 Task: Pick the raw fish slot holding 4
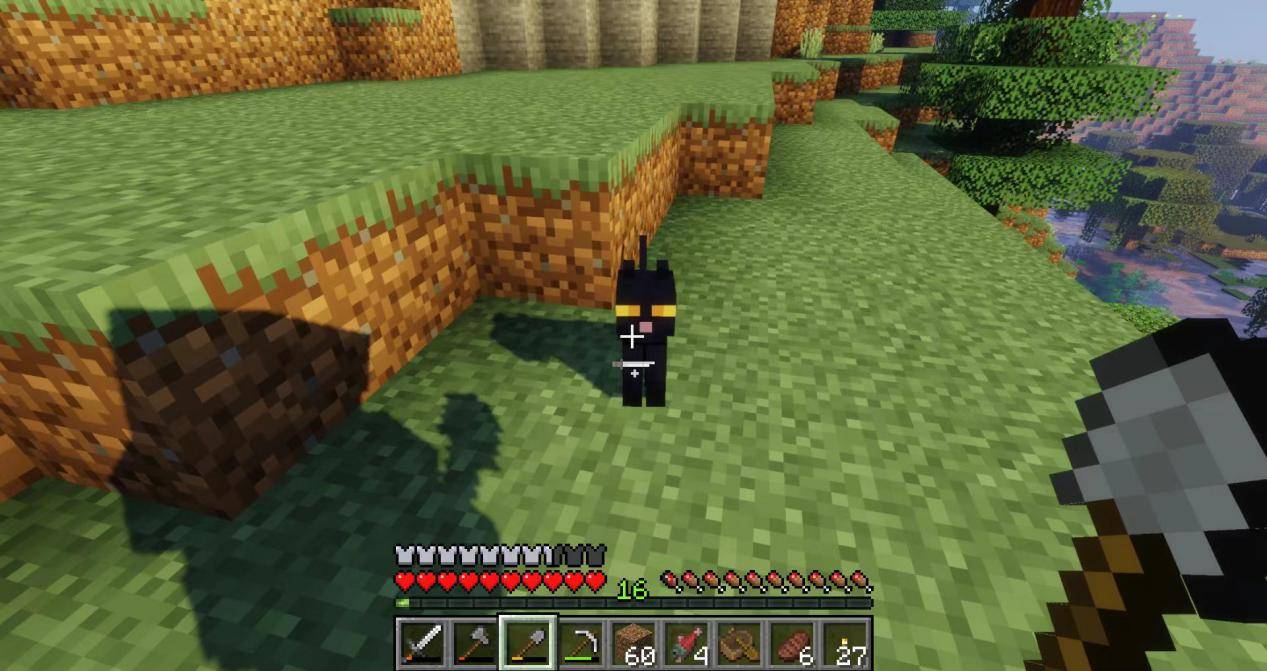687,643
